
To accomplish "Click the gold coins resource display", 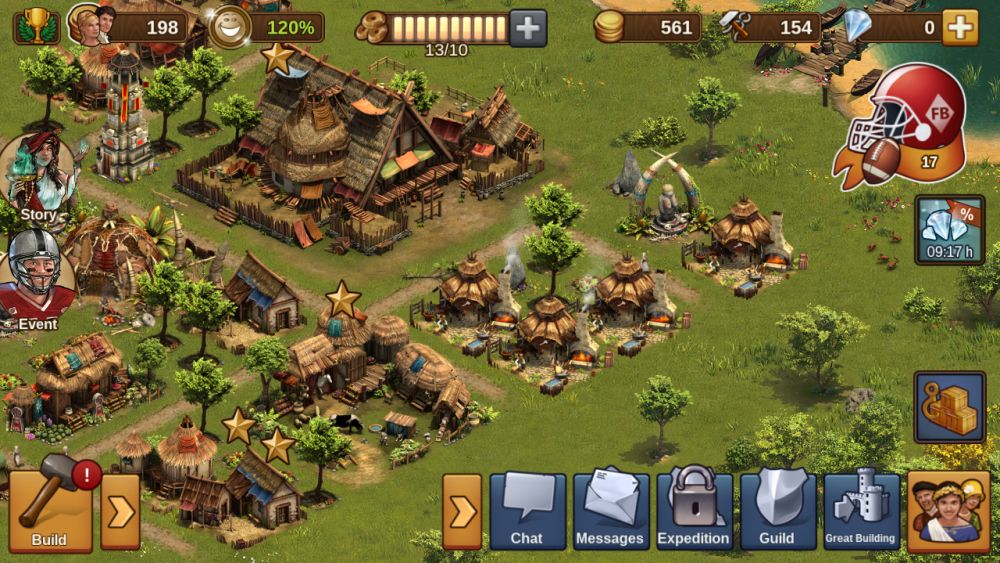I will pyautogui.click(x=609, y=27).
